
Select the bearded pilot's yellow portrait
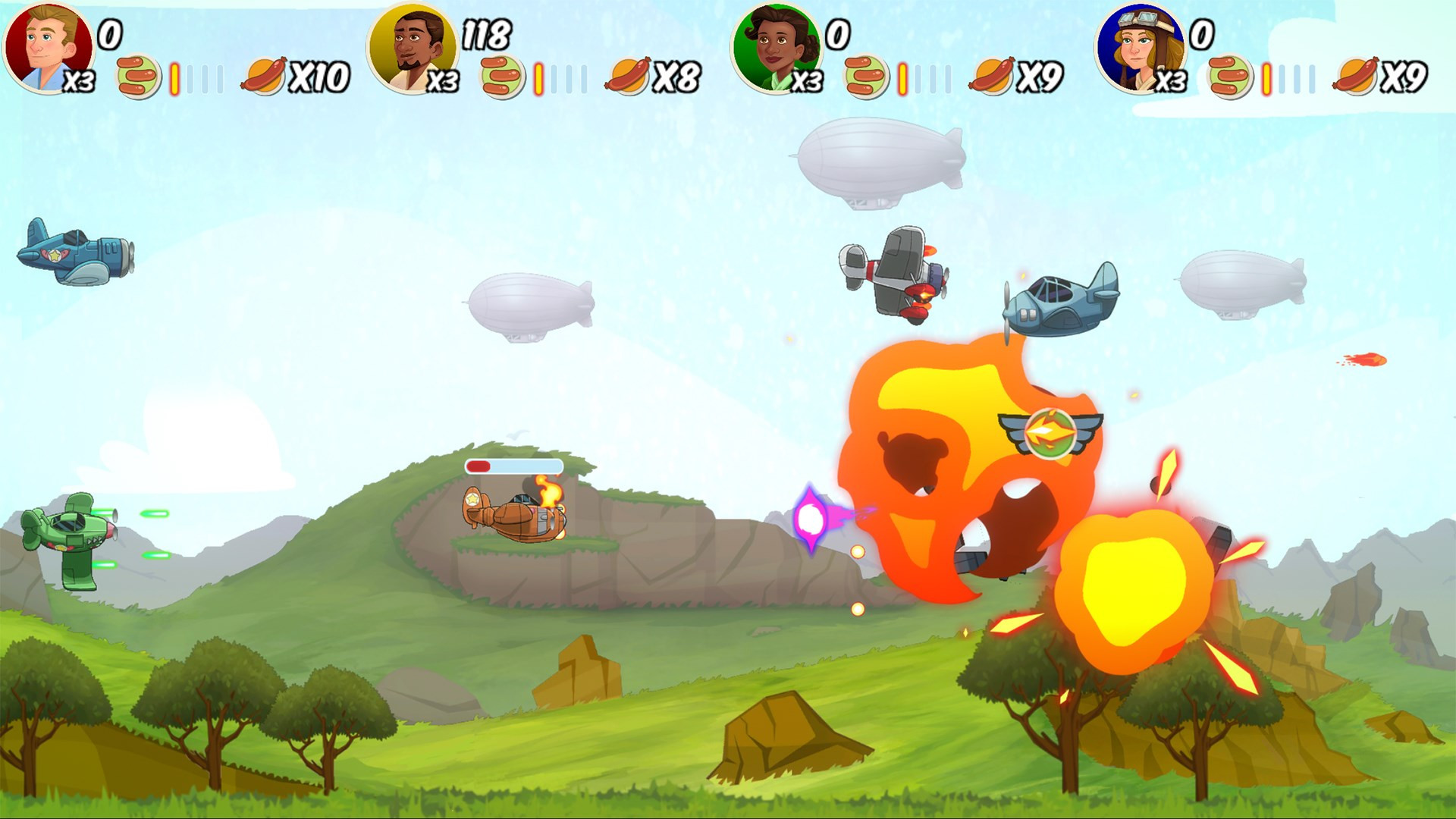(412, 47)
